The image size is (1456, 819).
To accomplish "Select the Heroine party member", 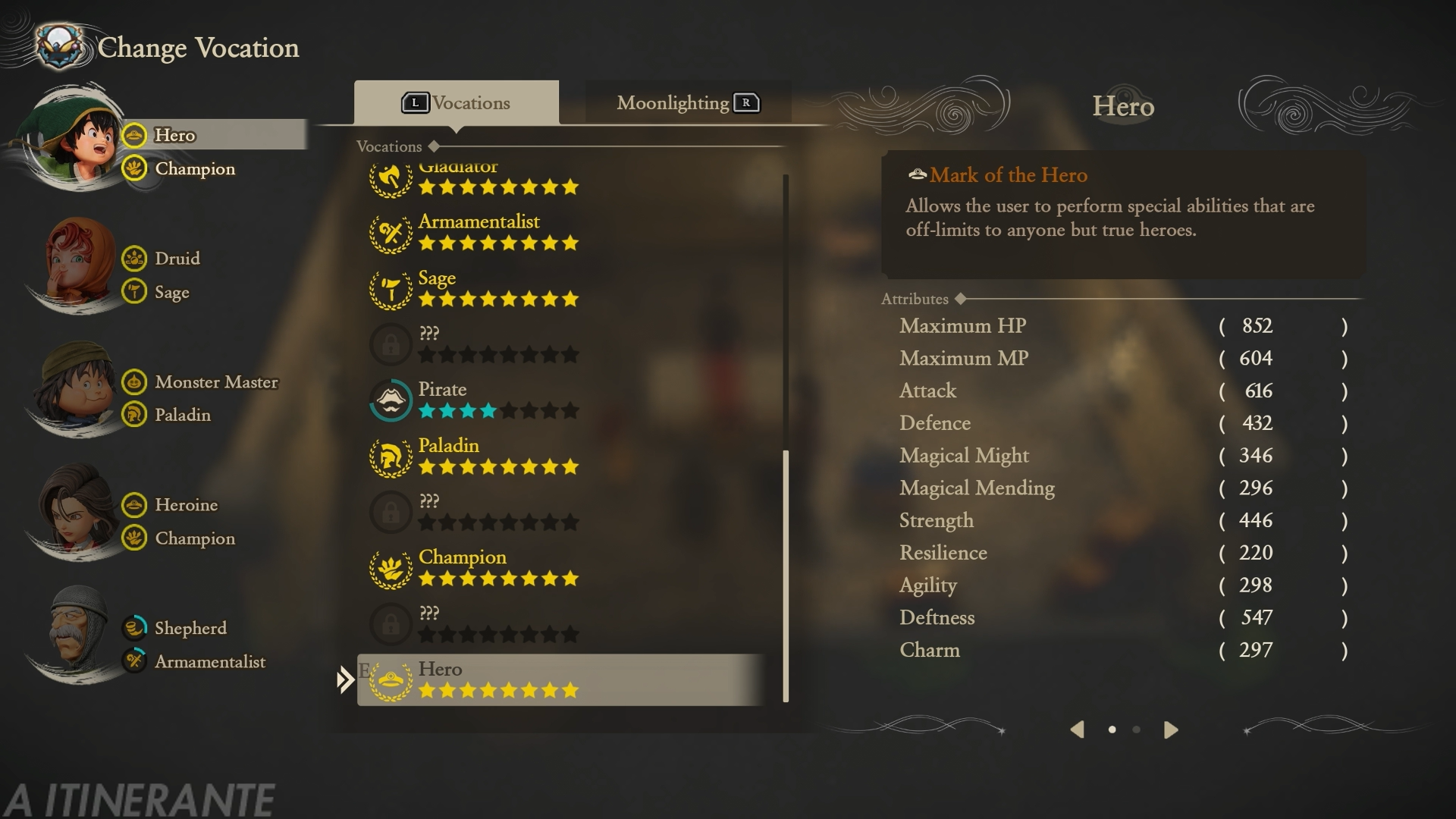I will coord(76,512).
